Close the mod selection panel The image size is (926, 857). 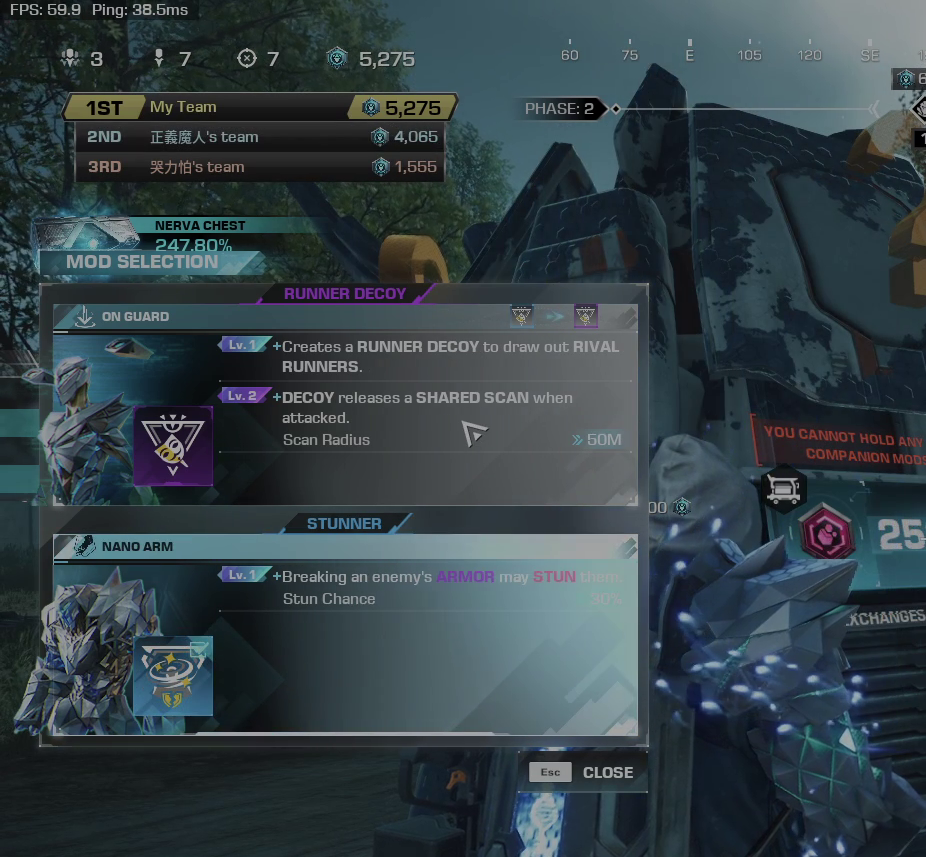point(582,772)
